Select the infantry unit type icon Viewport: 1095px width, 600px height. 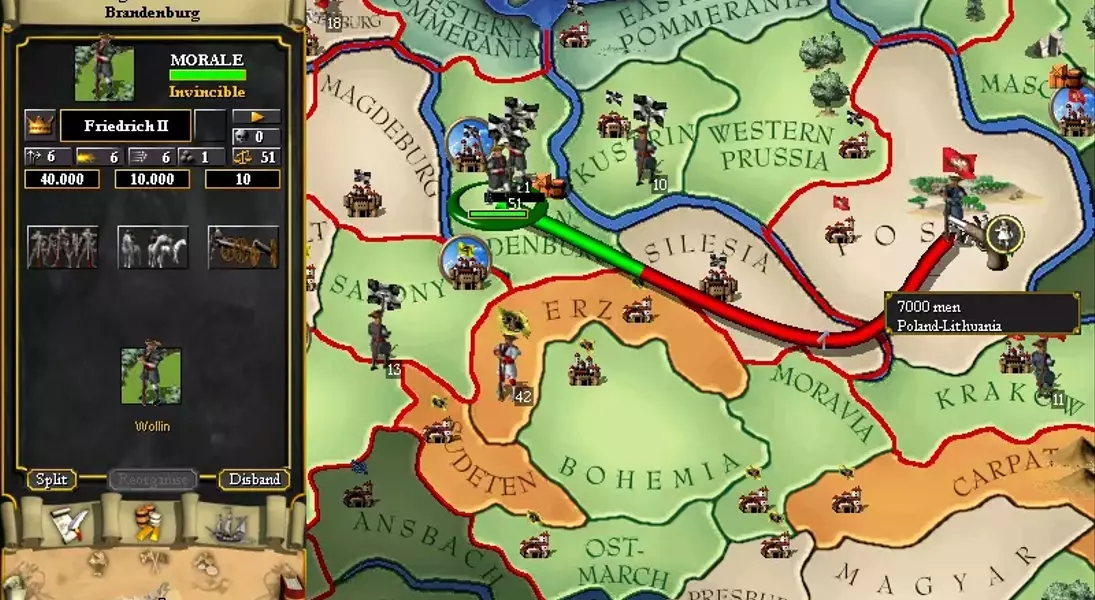pos(62,247)
